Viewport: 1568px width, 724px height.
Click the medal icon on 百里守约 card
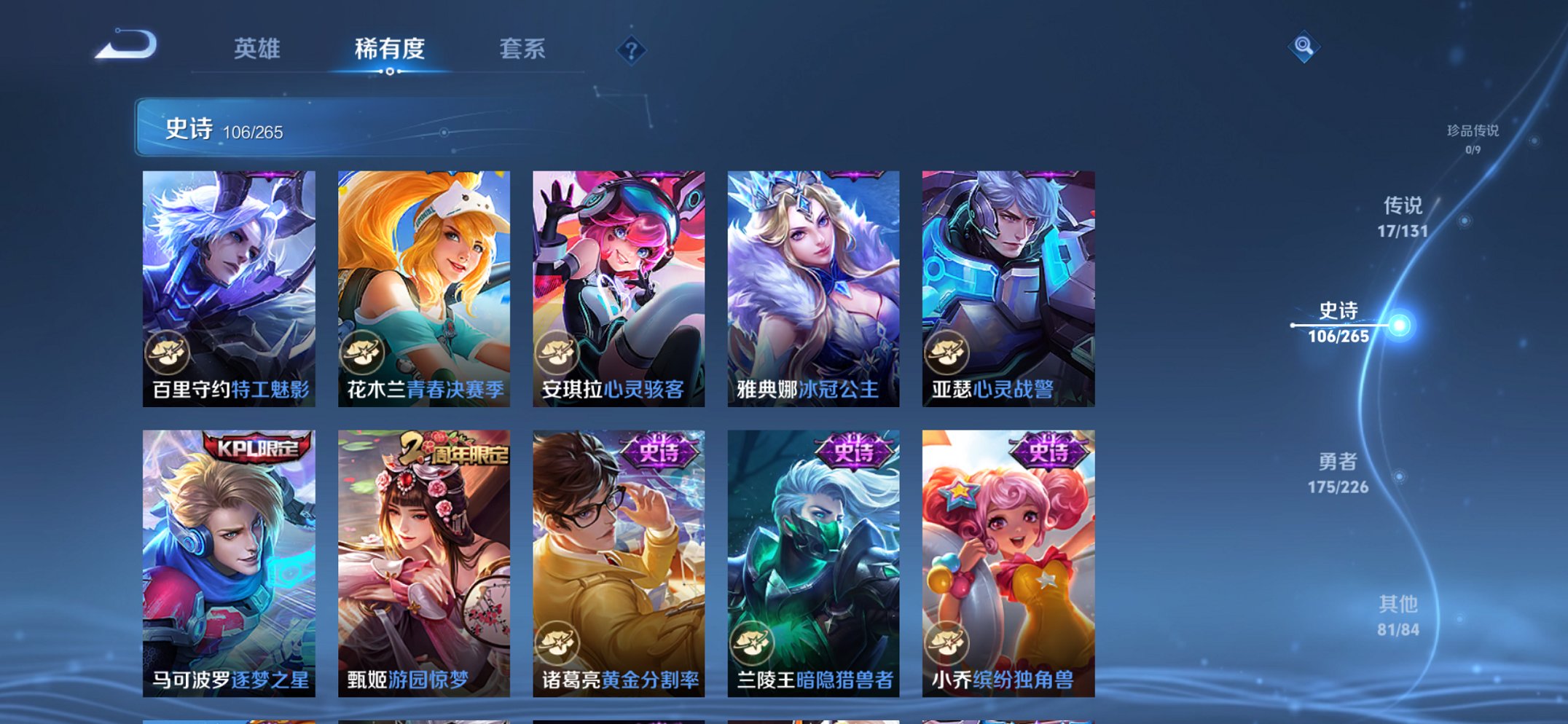(168, 353)
